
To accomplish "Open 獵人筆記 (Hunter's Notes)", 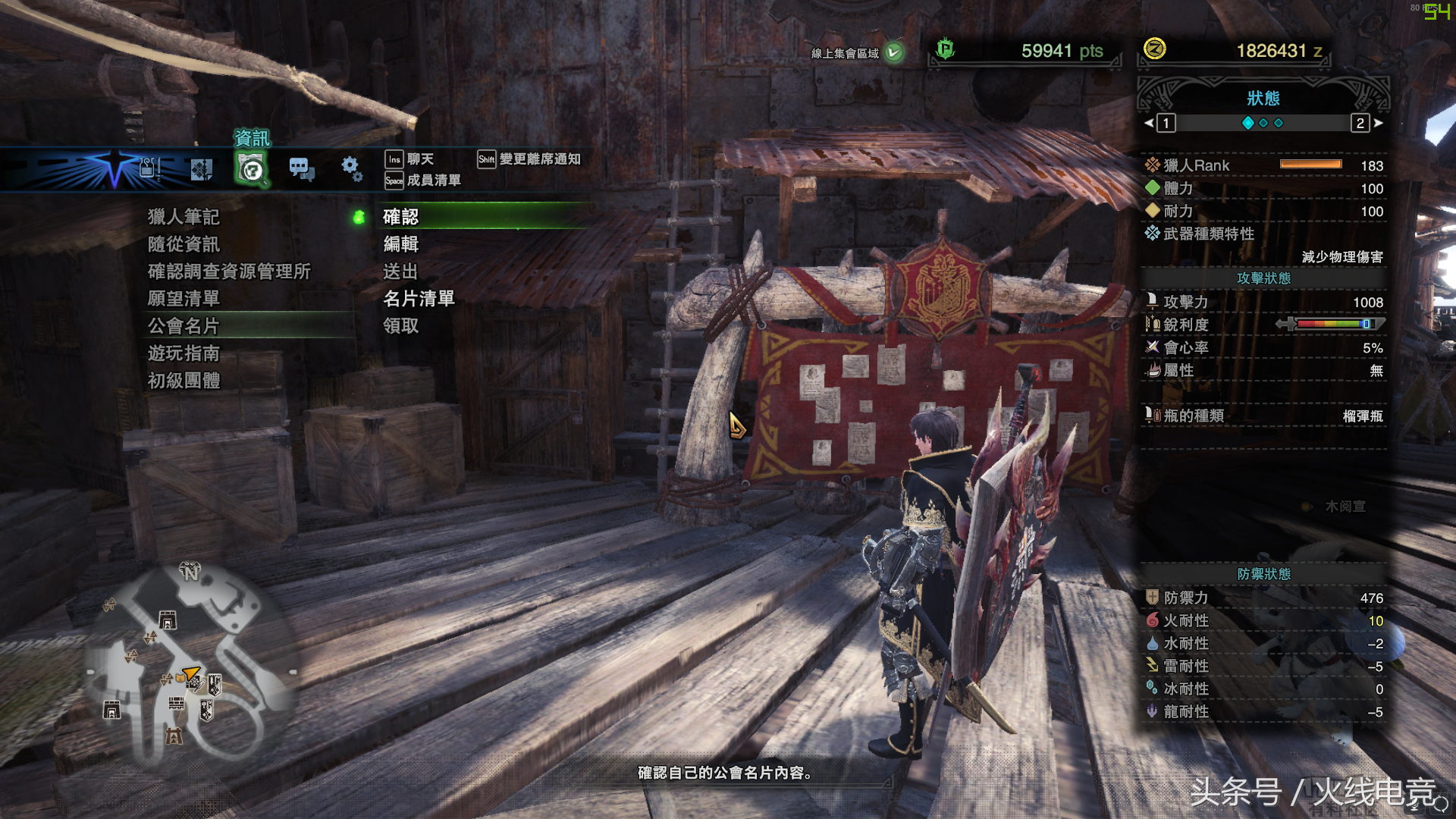I will (x=184, y=218).
